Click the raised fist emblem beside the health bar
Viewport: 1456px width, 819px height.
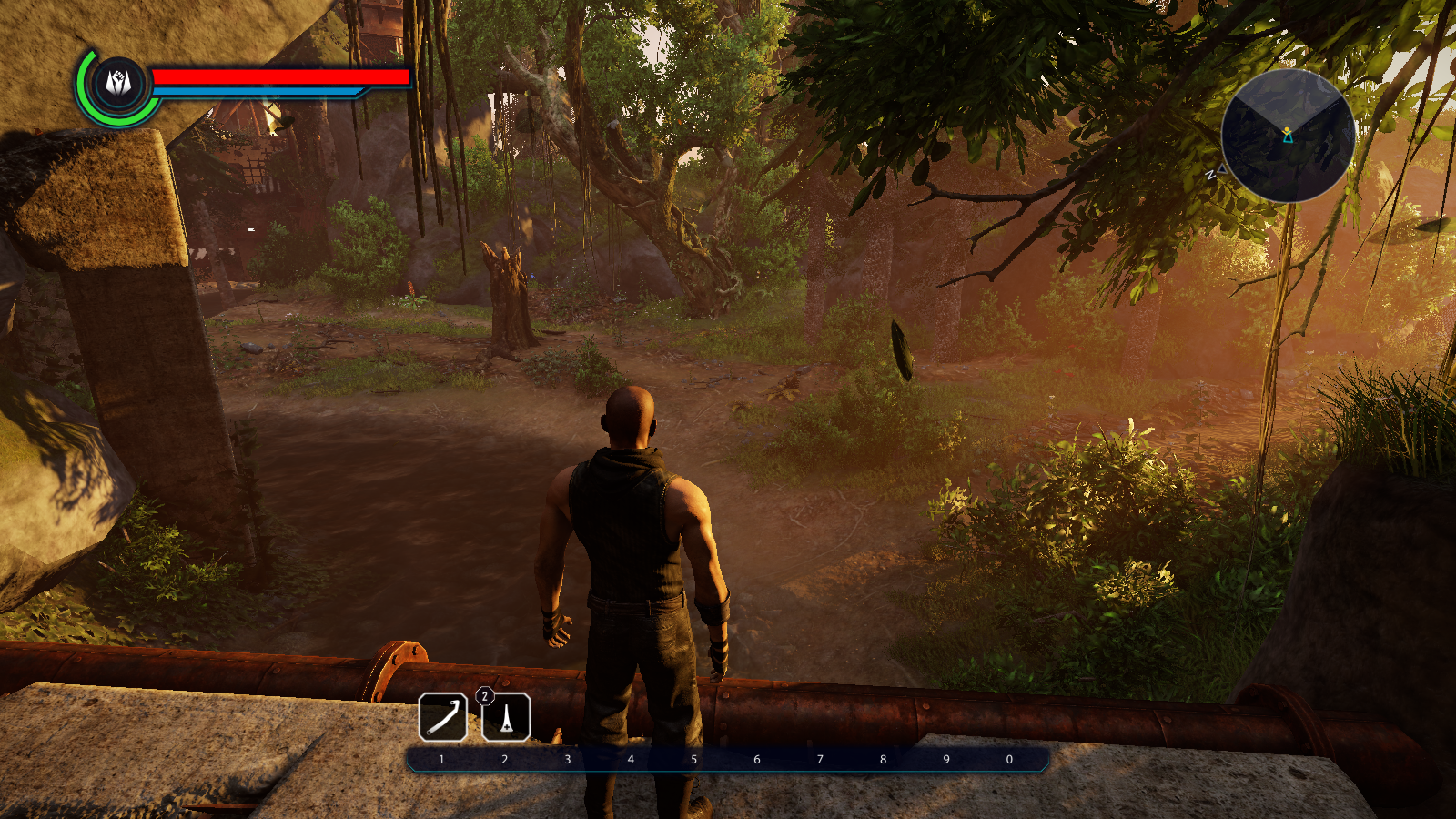pos(119,85)
